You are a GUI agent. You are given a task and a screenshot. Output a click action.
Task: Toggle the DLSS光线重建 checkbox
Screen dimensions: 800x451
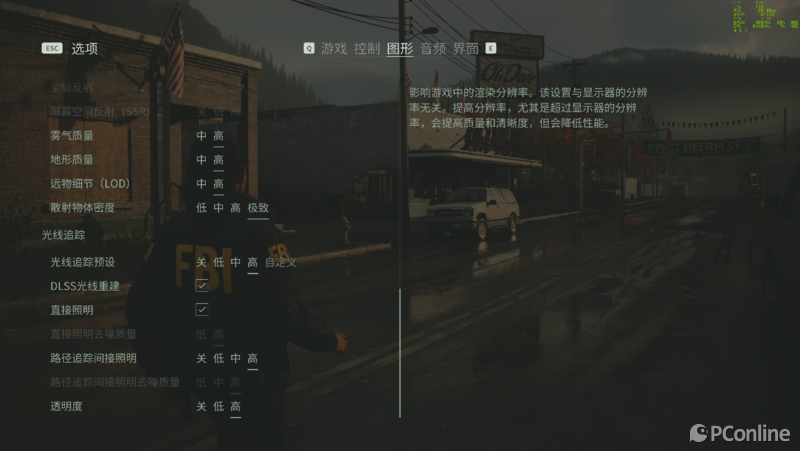coord(202,286)
